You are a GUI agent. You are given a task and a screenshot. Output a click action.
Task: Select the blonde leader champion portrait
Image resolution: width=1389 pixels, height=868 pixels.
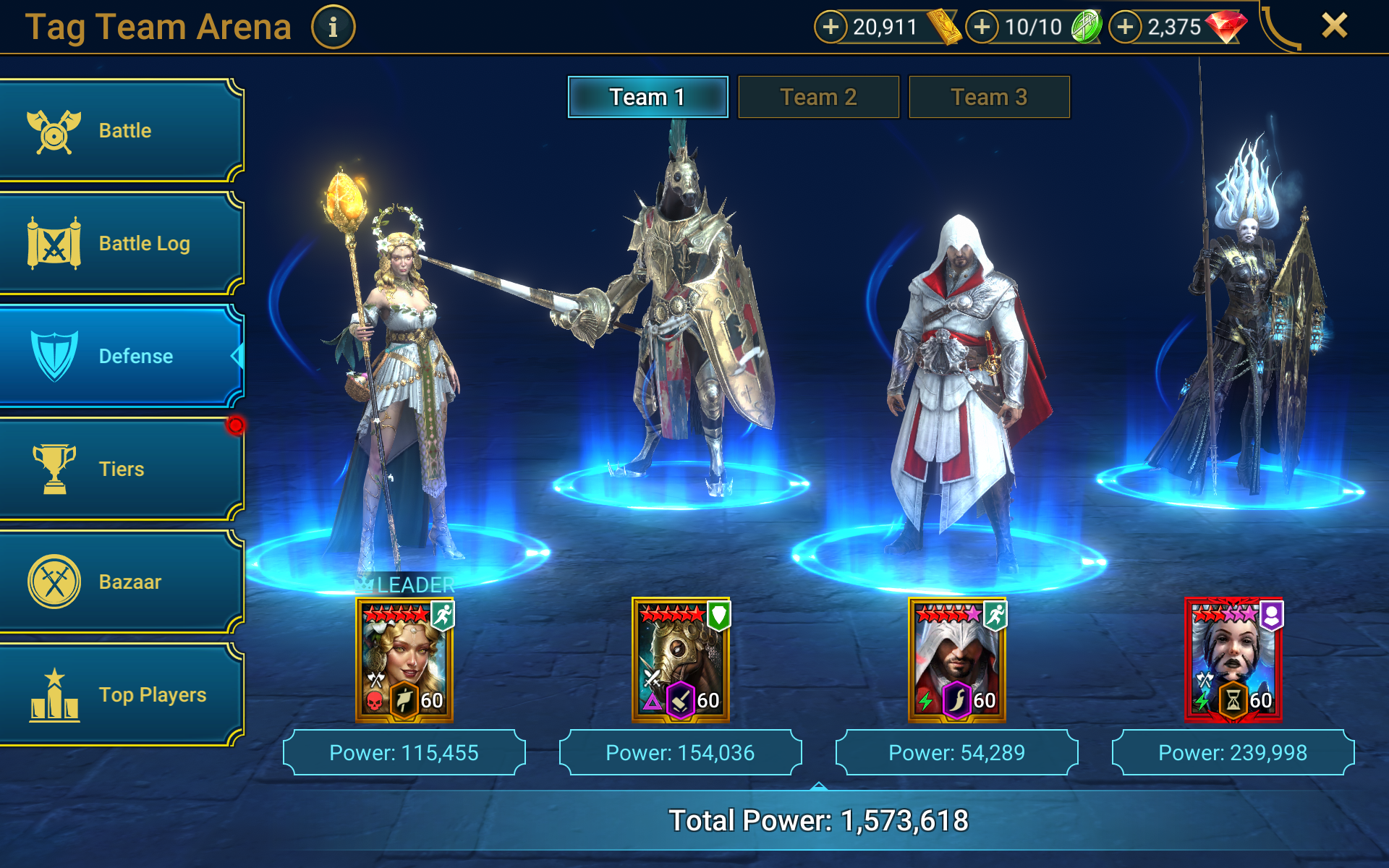point(404,660)
